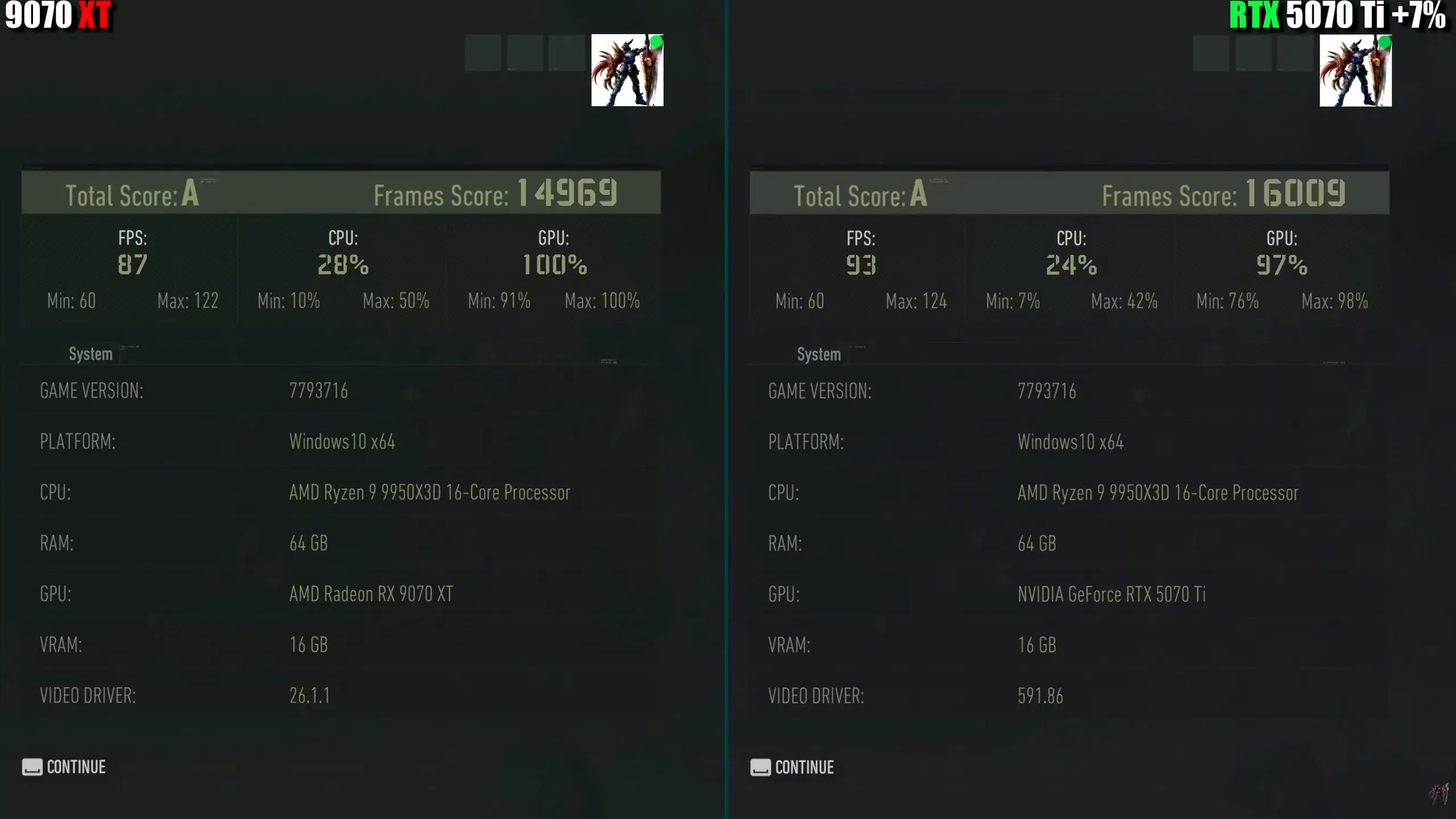Click the keyboard key icon beside right CONTINUE
Image resolution: width=1456 pixels, height=819 pixels.
coord(760,767)
